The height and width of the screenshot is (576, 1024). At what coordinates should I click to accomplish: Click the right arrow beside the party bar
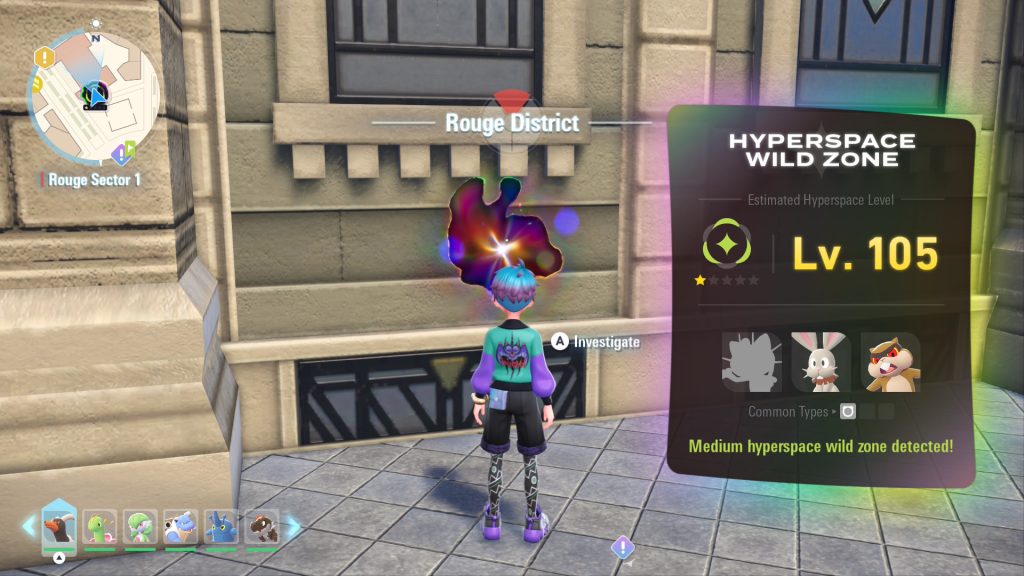(293, 526)
